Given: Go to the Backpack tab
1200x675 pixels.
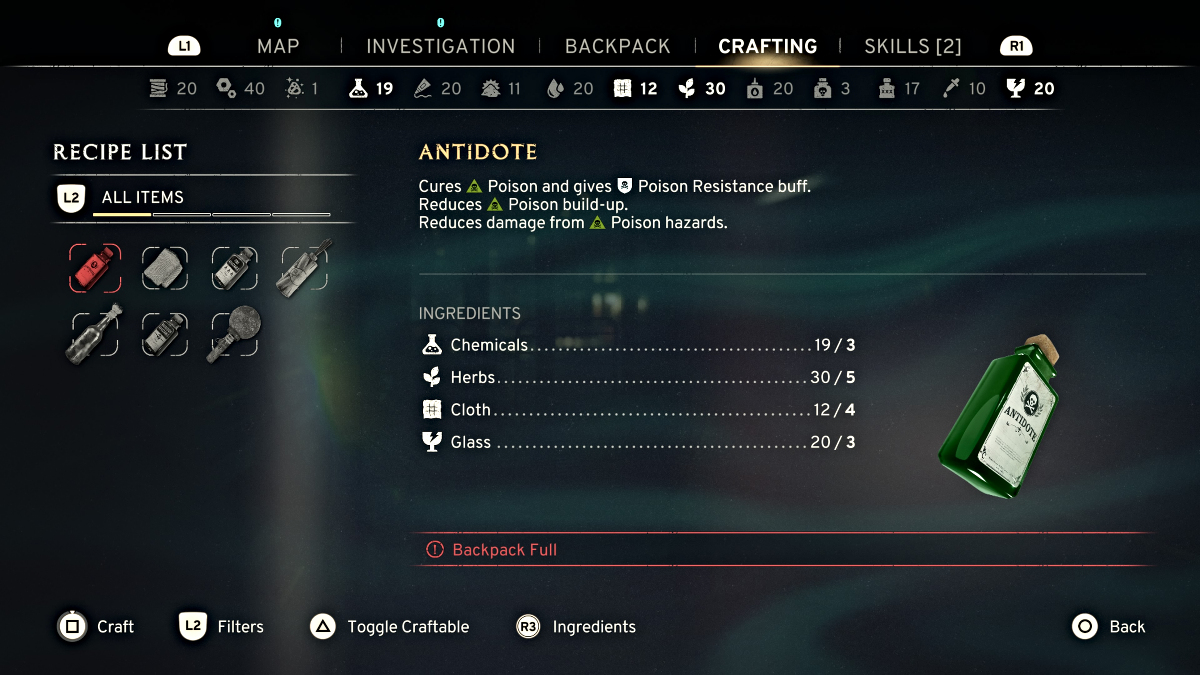Looking at the screenshot, I should coord(617,46).
